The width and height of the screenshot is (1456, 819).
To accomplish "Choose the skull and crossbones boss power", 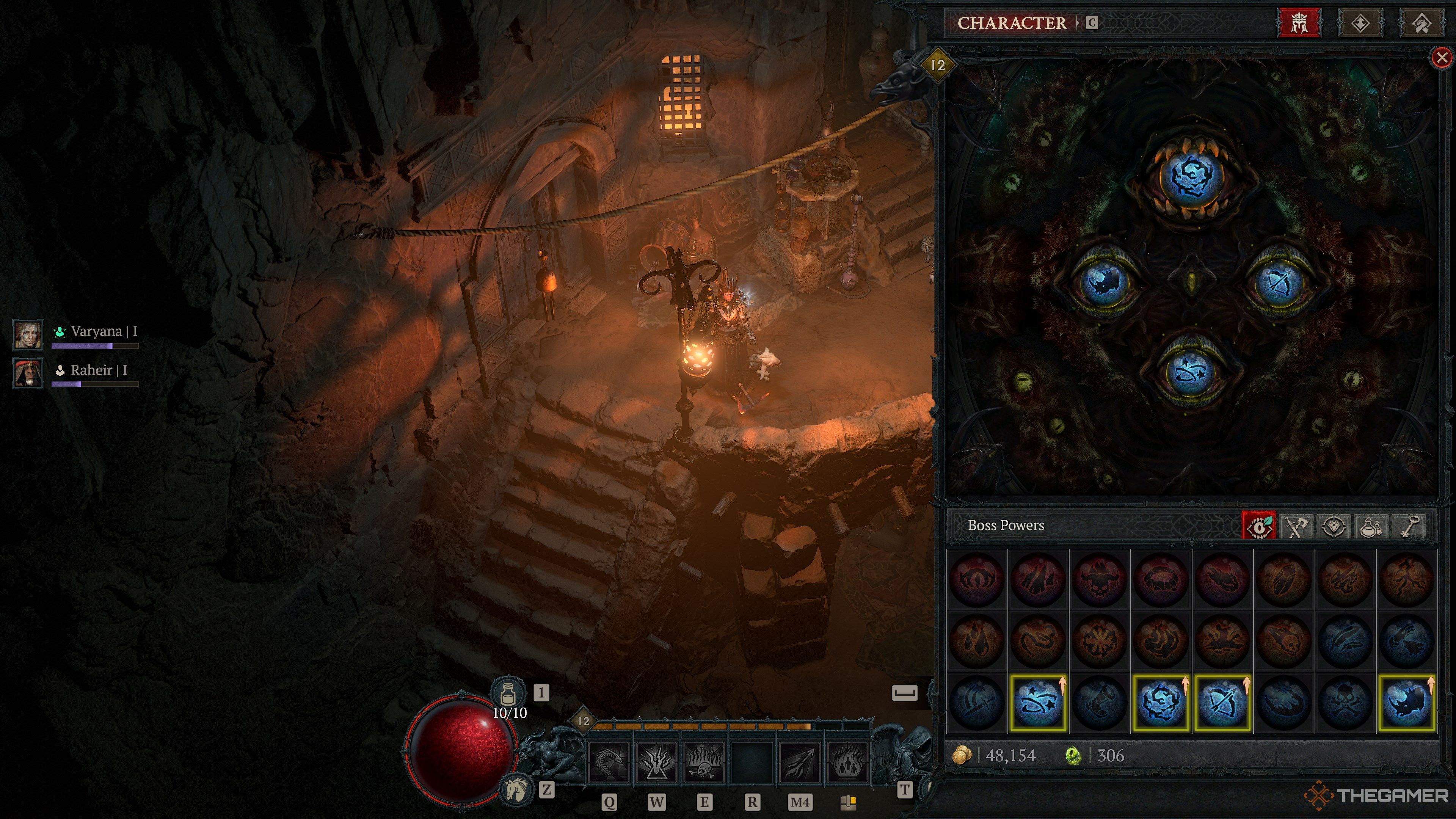I will point(1345,703).
